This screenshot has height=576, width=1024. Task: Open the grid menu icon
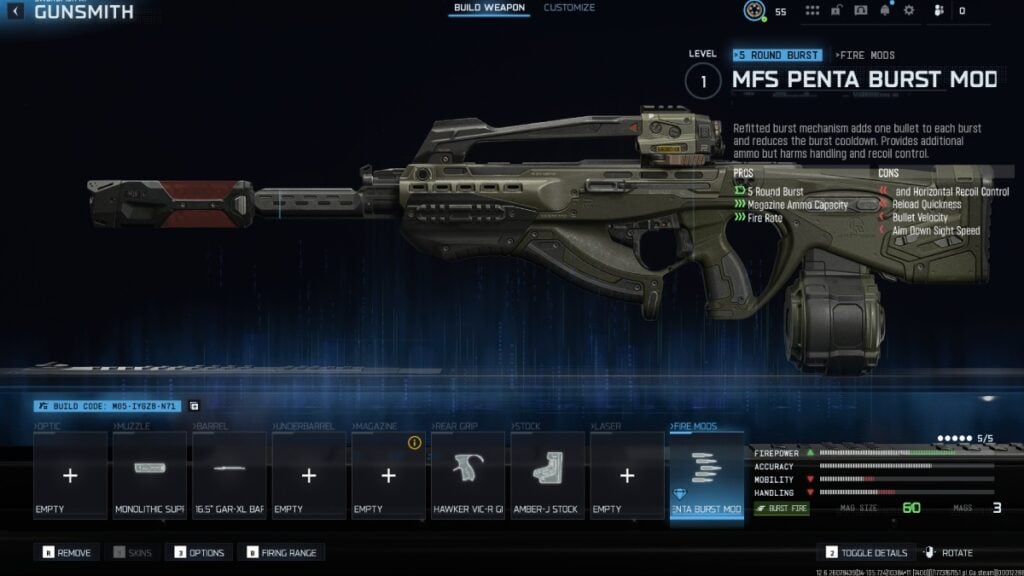point(812,11)
